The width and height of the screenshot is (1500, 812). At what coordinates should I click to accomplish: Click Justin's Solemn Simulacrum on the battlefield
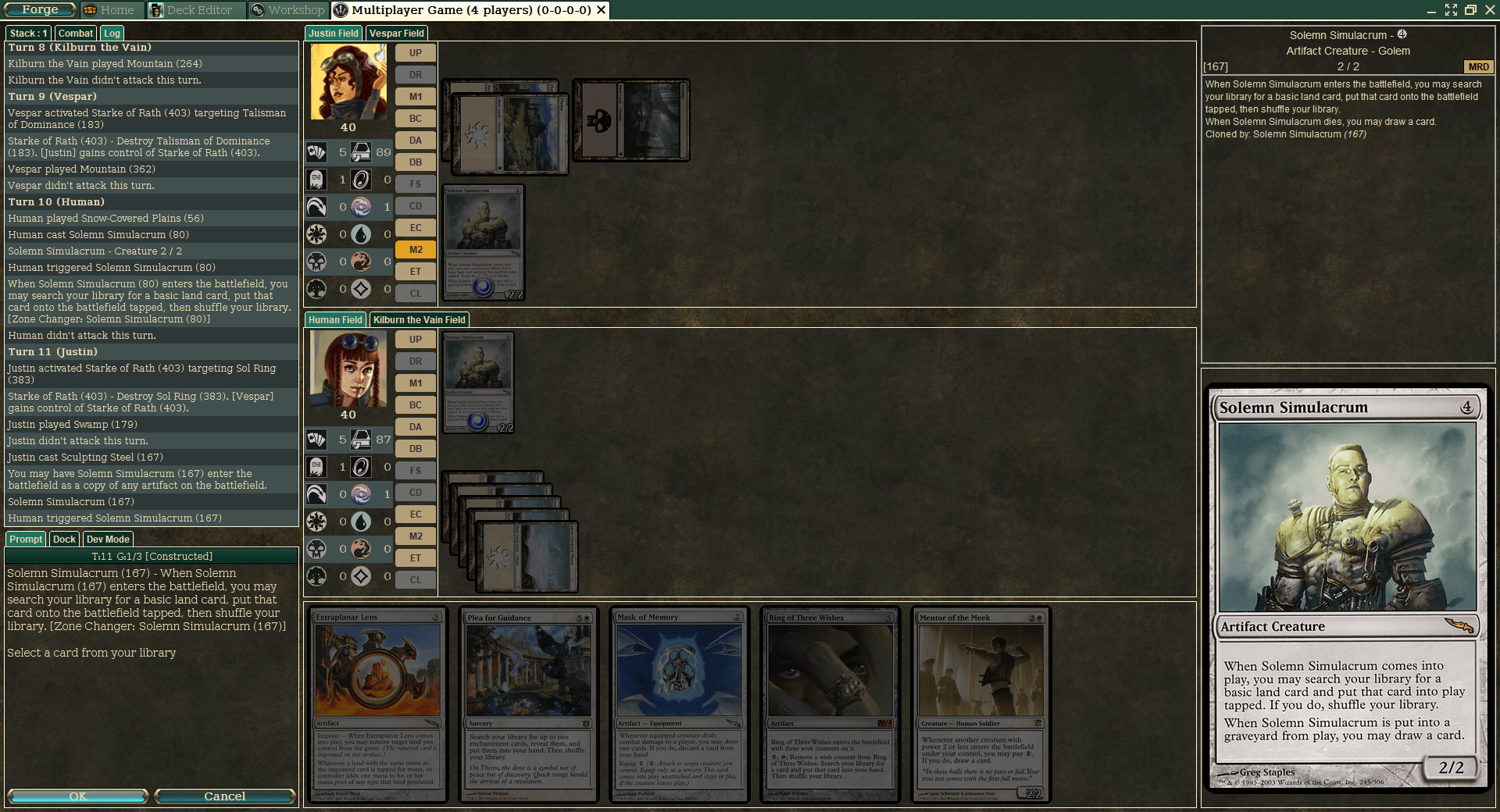click(x=483, y=242)
